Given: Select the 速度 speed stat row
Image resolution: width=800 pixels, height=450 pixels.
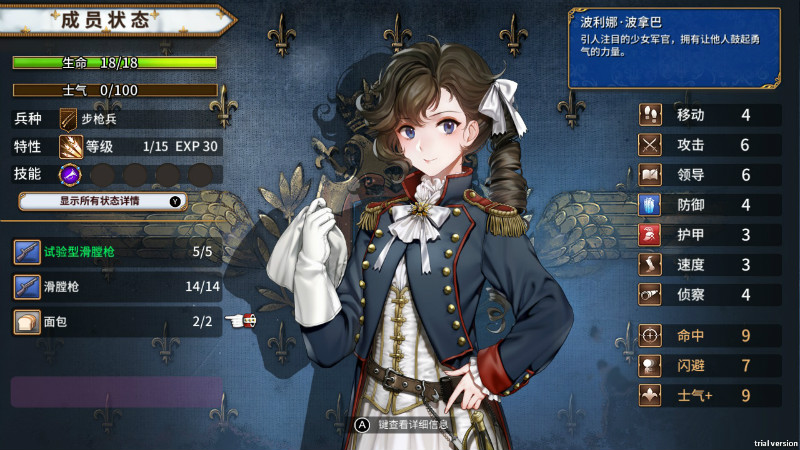Looking at the screenshot, I should 710,265.
